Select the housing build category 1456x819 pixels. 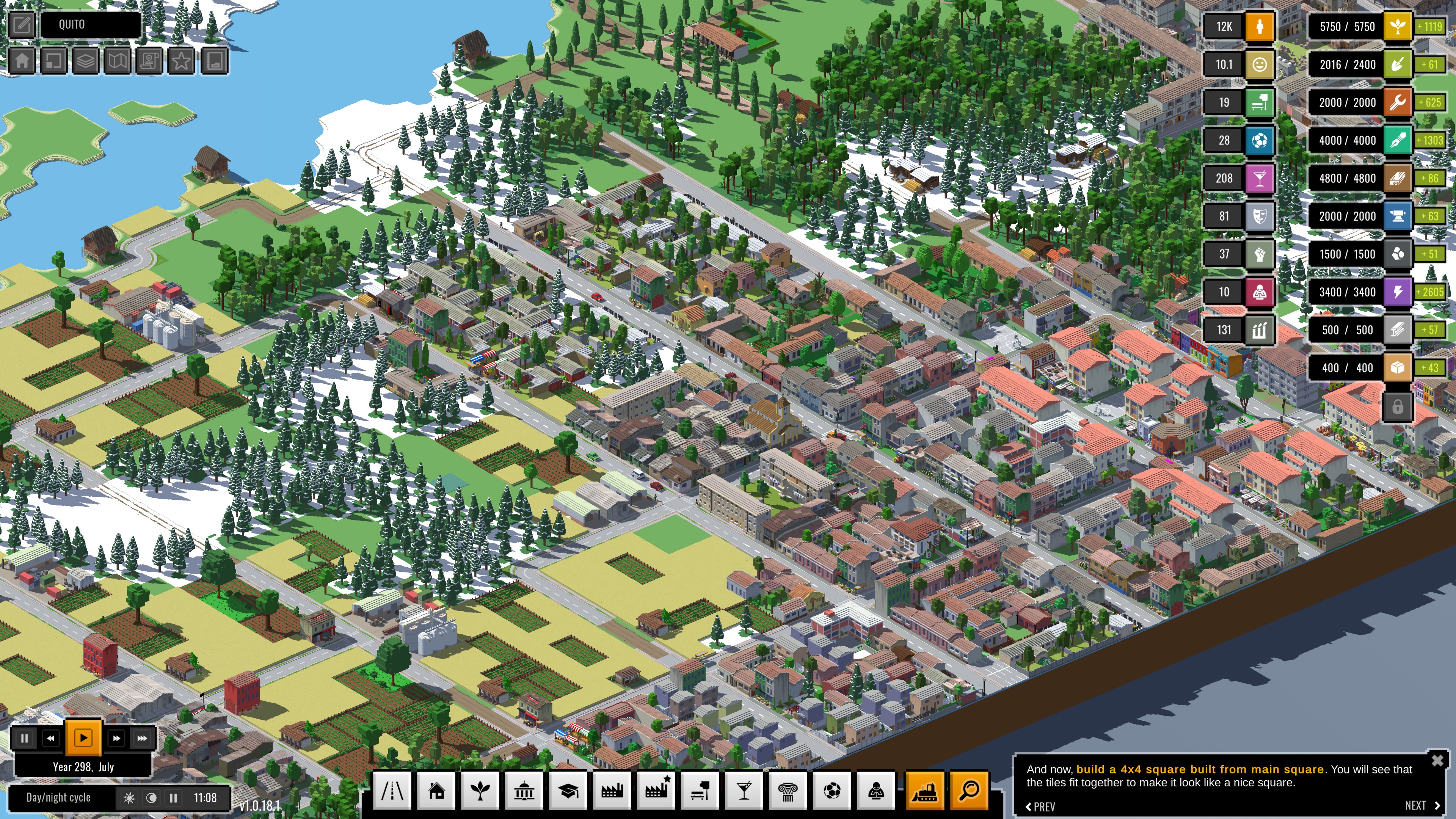[x=436, y=791]
